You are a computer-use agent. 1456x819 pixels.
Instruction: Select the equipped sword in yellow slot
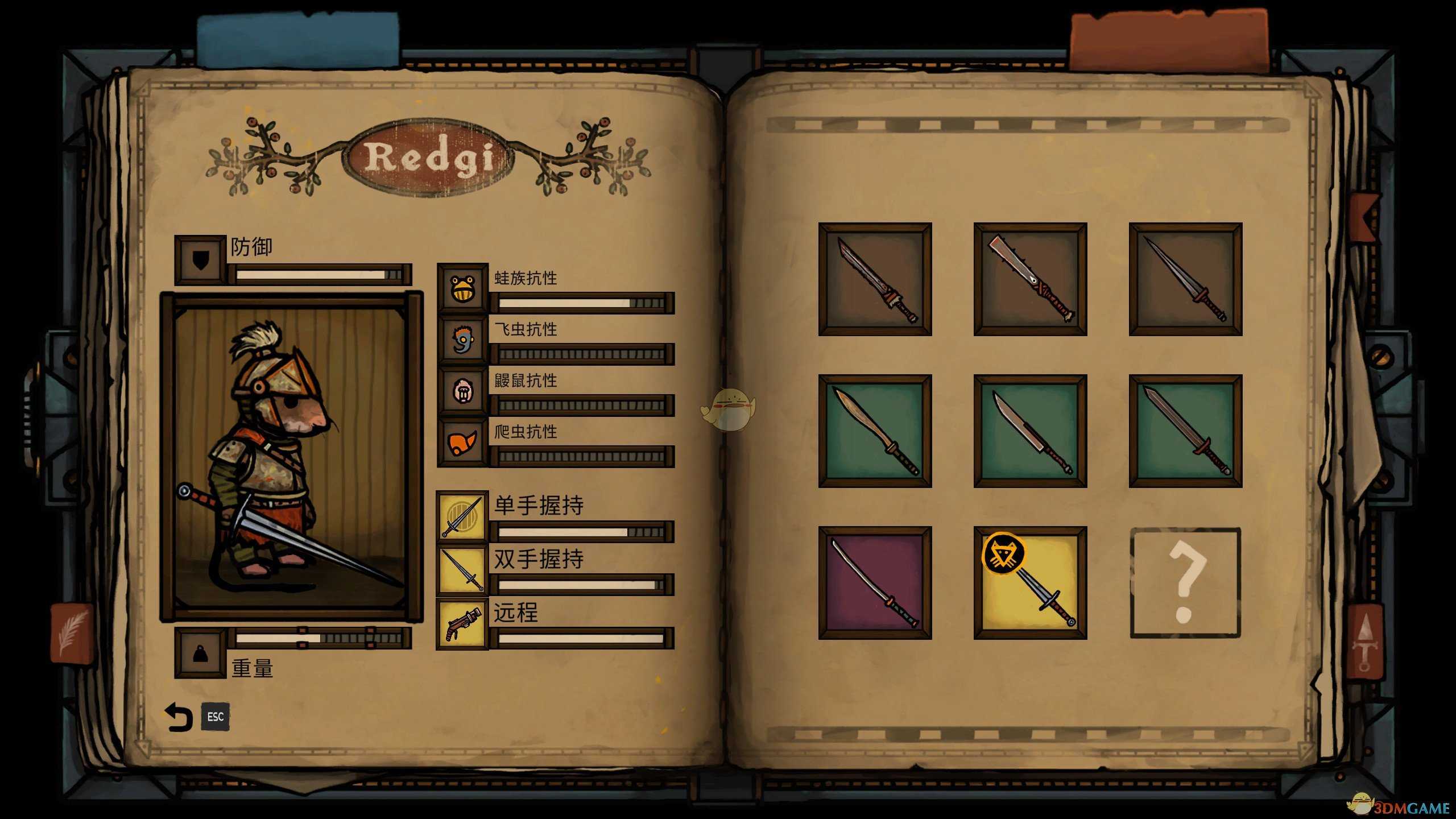tap(1030, 583)
